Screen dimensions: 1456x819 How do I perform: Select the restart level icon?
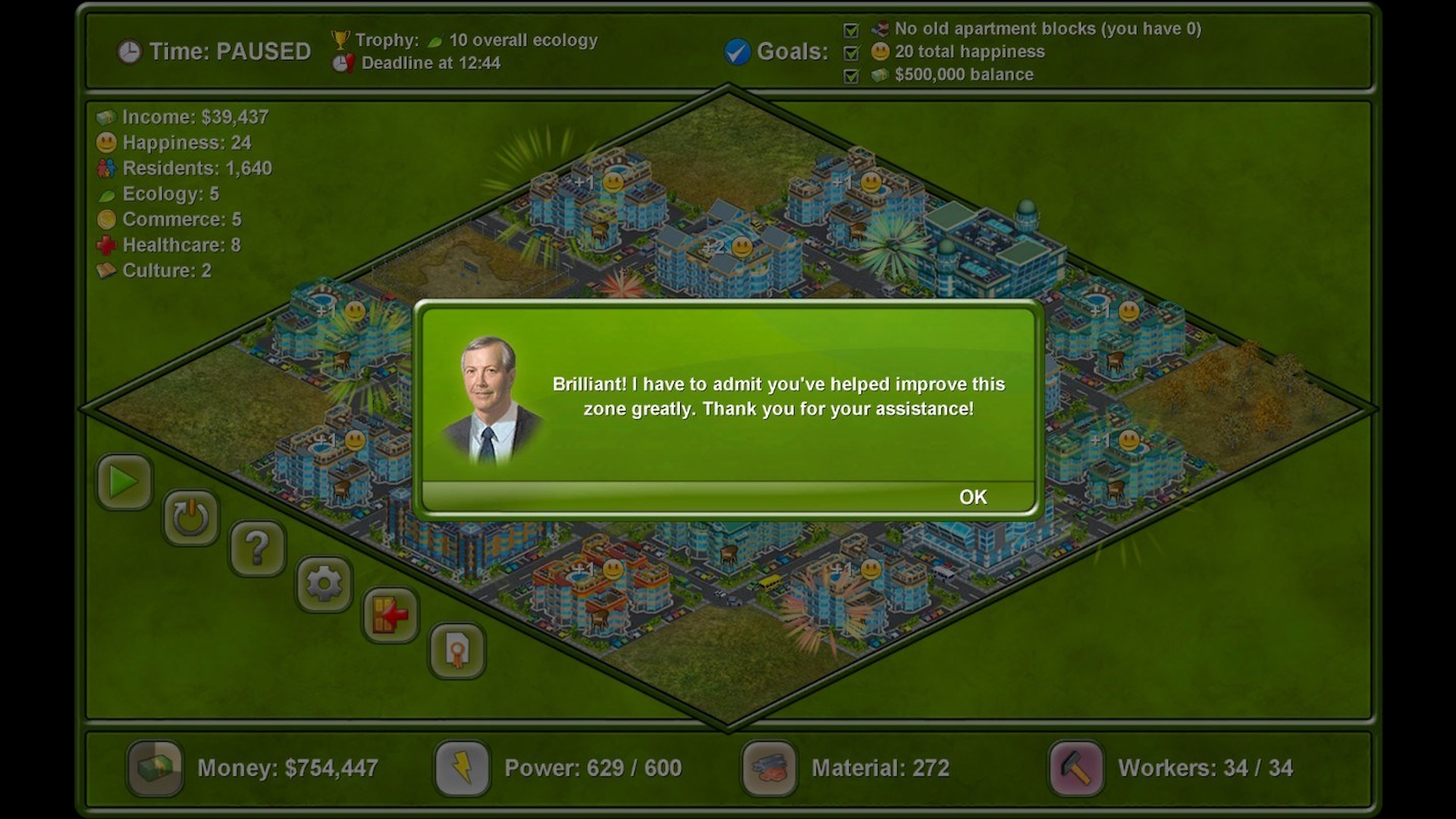coord(190,516)
